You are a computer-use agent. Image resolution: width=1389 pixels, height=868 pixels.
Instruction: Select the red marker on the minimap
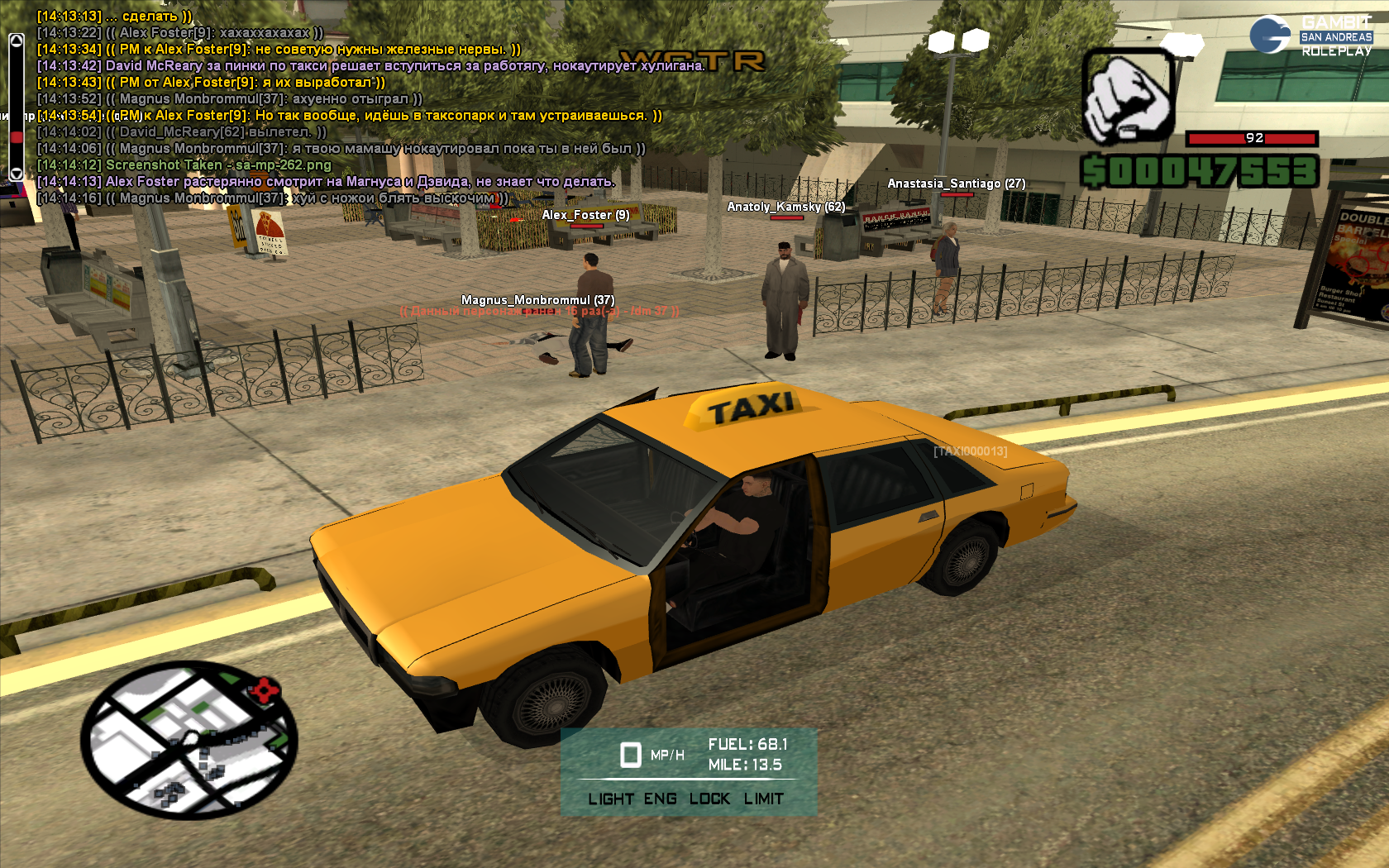click(x=265, y=689)
